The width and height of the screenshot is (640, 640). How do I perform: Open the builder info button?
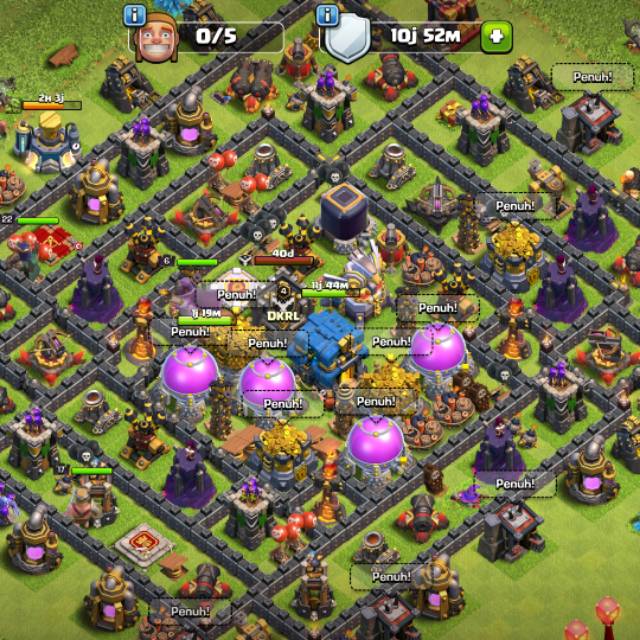[x=135, y=15]
